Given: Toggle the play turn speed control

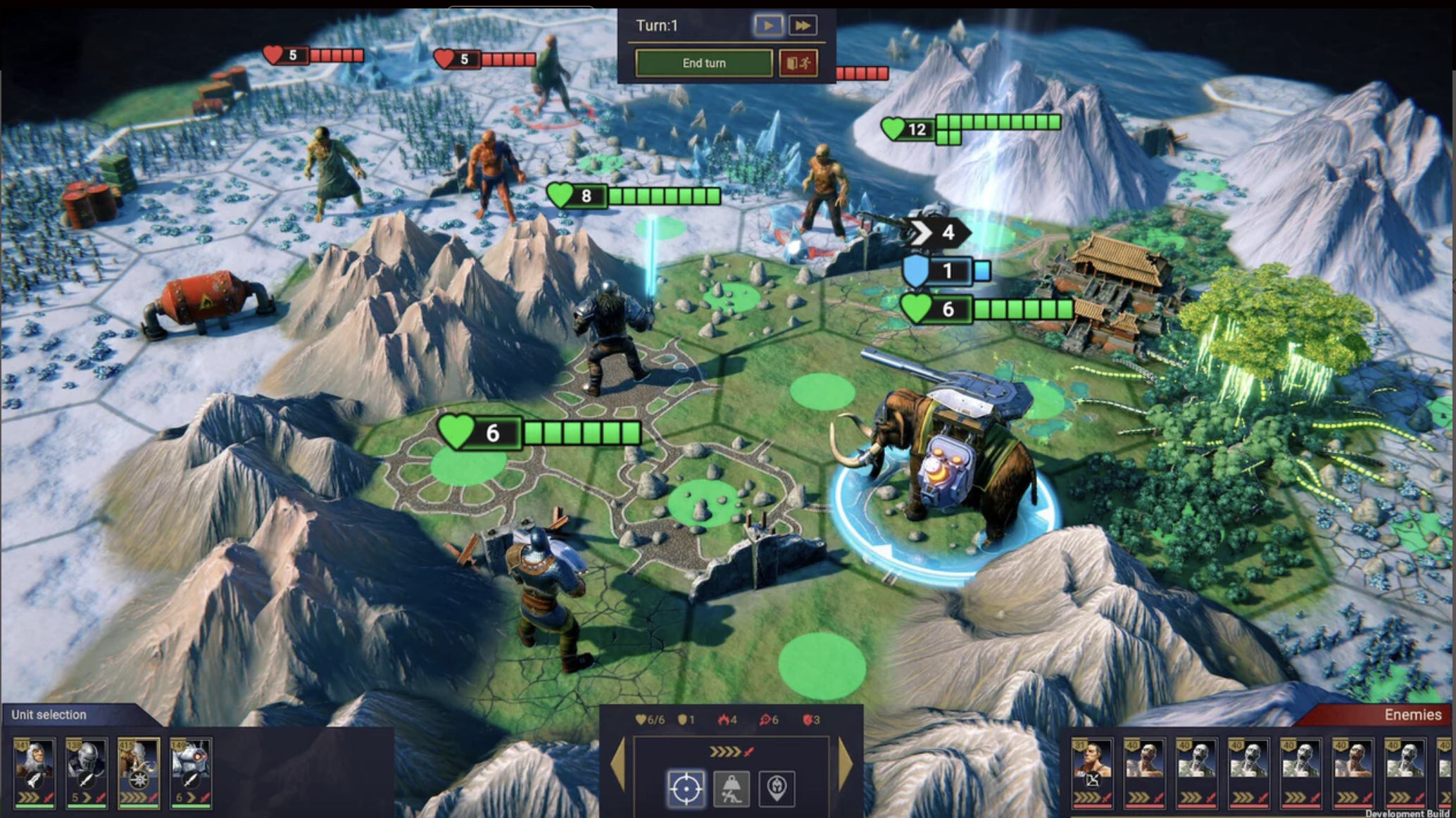Looking at the screenshot, I should pyautogui.click(x=769, y=25).
